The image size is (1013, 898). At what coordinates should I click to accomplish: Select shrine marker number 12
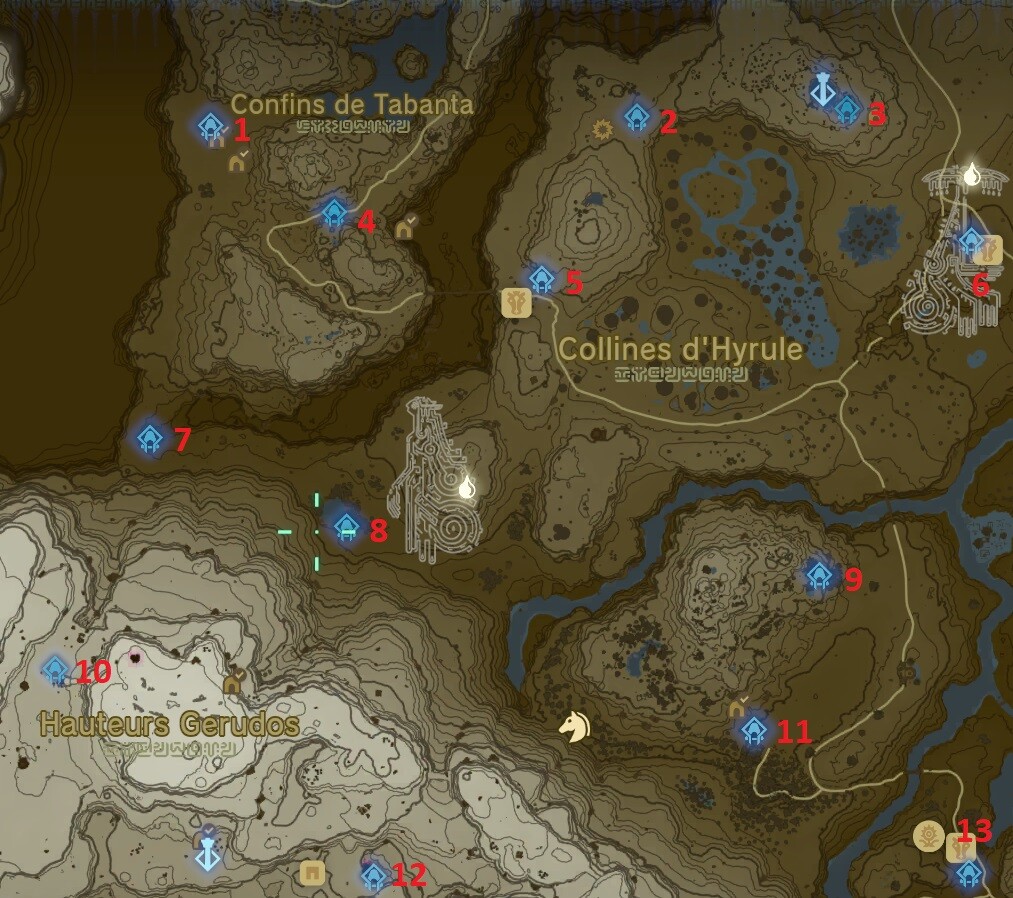[373, 876]
